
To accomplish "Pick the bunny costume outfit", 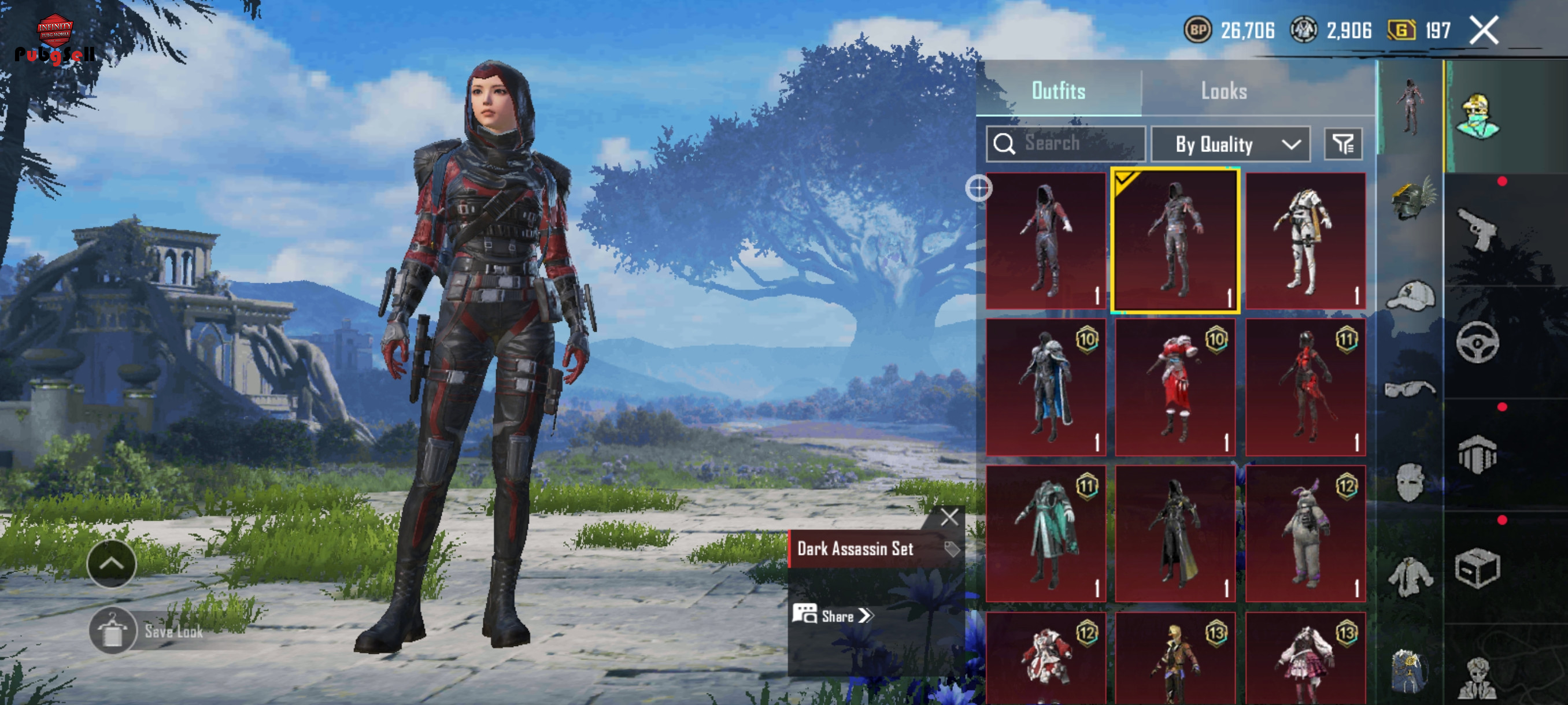I will point(1305,533).
